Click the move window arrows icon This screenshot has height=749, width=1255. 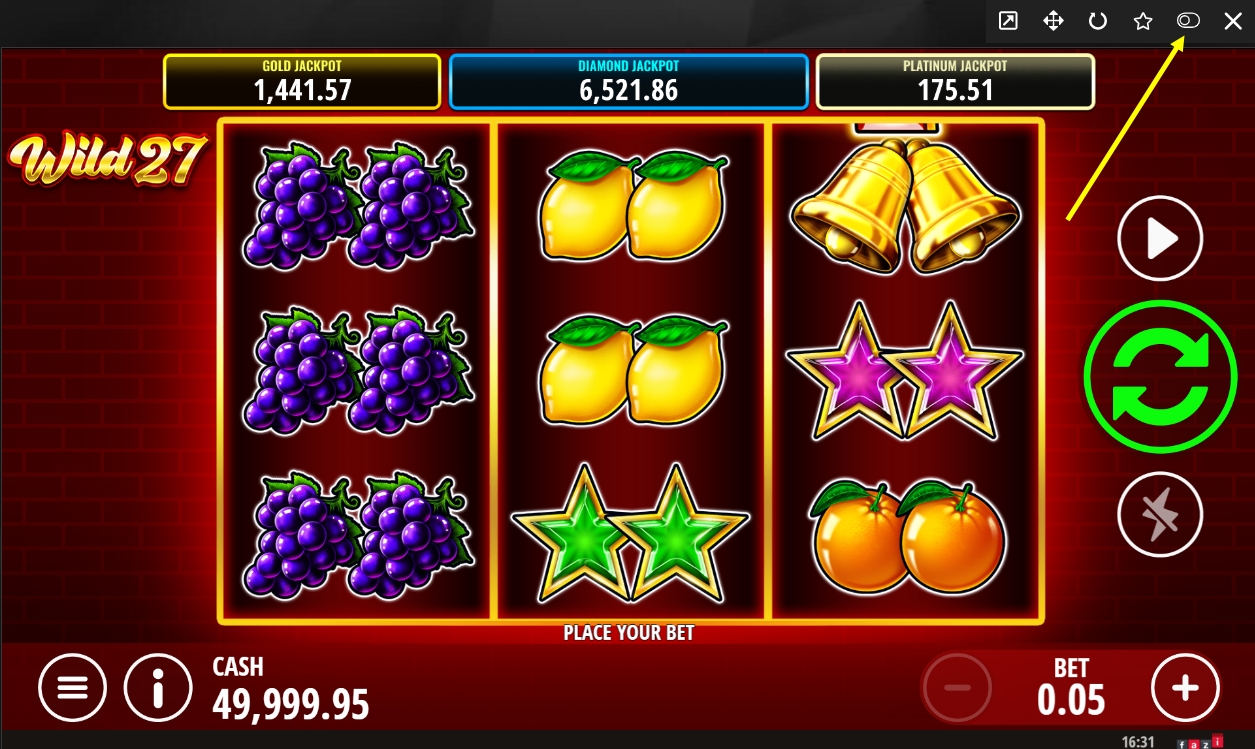coord(1053,21)
